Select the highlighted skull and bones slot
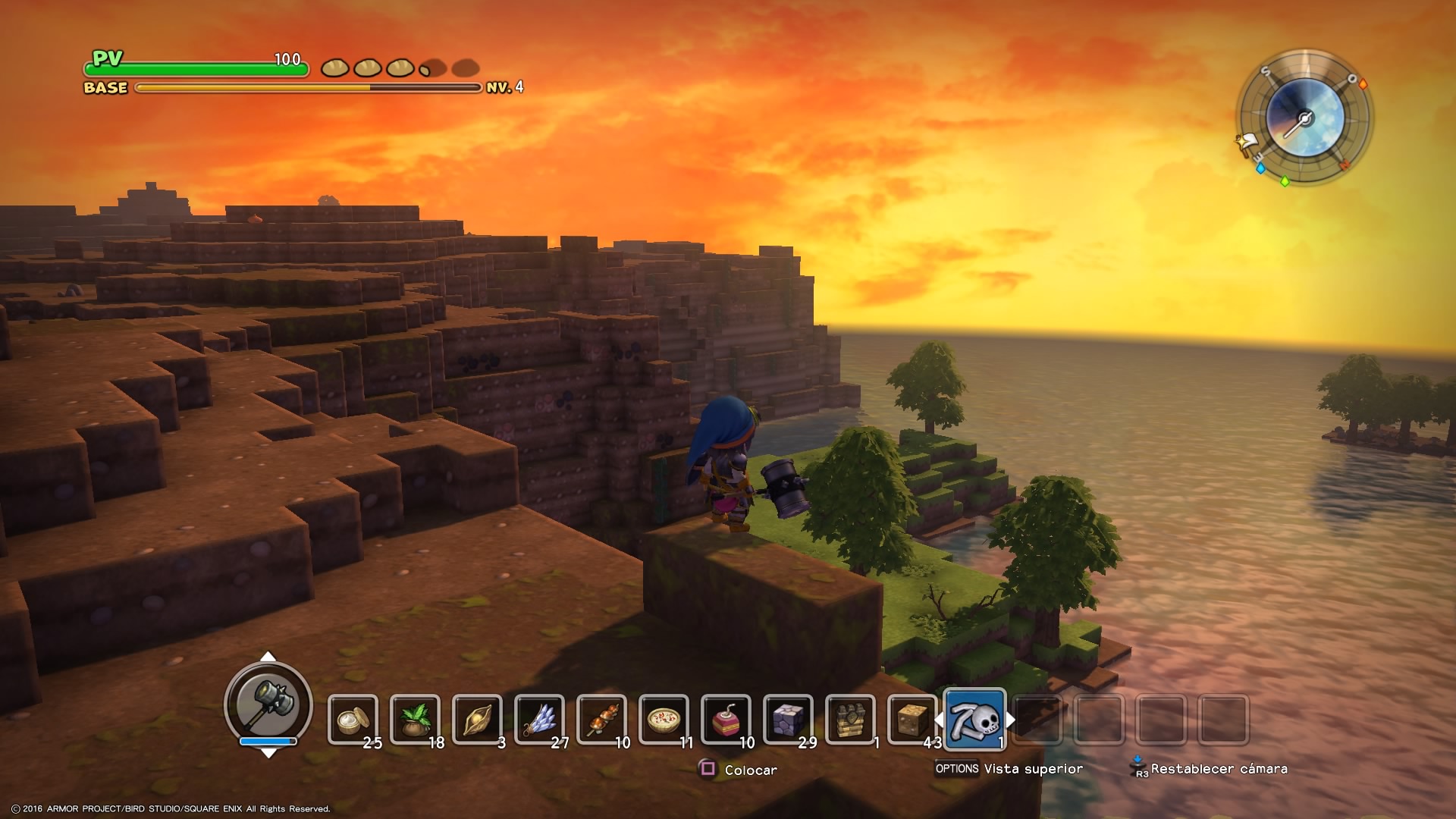 pyautogui.click(x=974, y=719)
